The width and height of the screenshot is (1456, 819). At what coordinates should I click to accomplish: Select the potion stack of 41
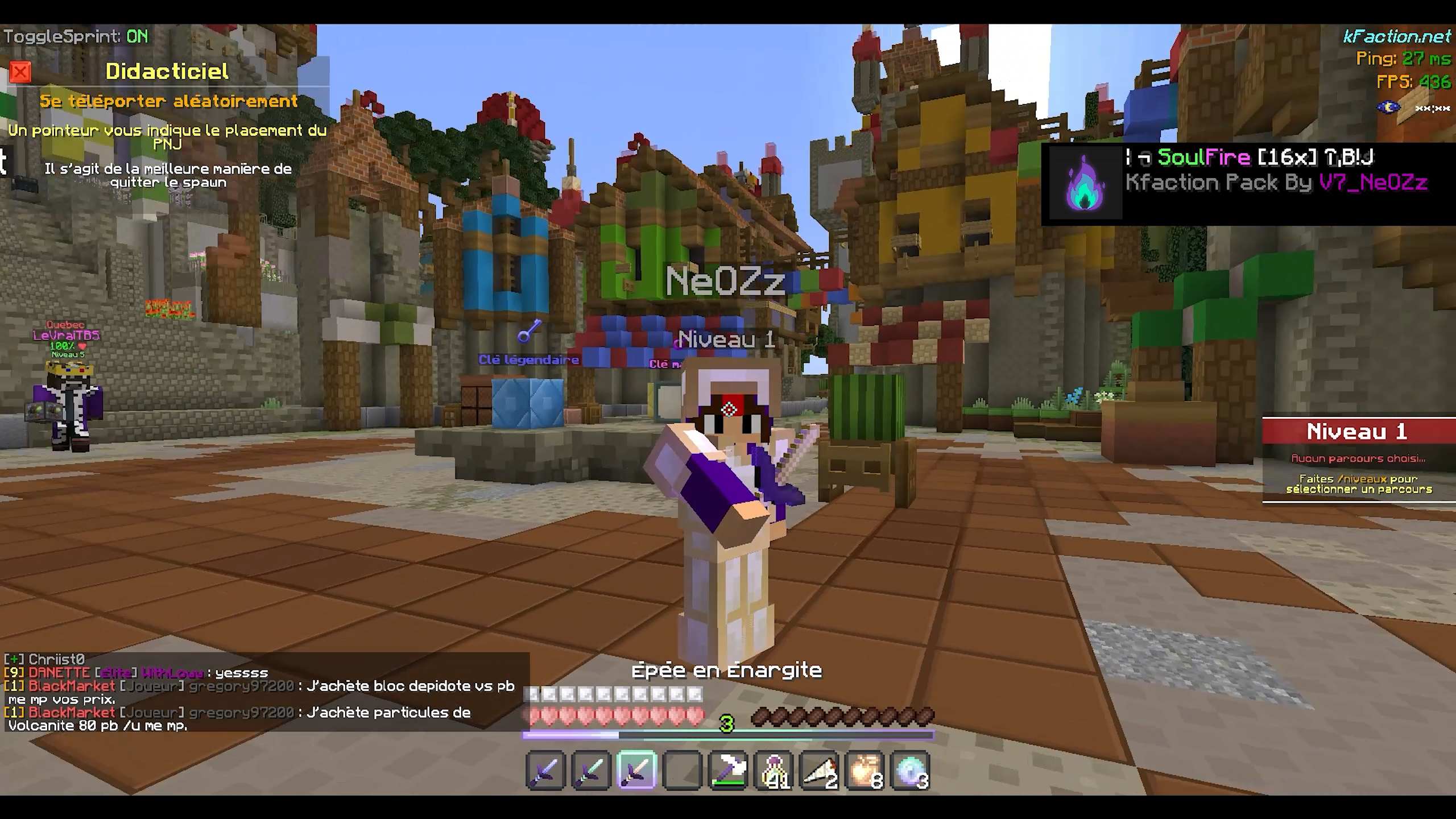(x=774, y=771)
